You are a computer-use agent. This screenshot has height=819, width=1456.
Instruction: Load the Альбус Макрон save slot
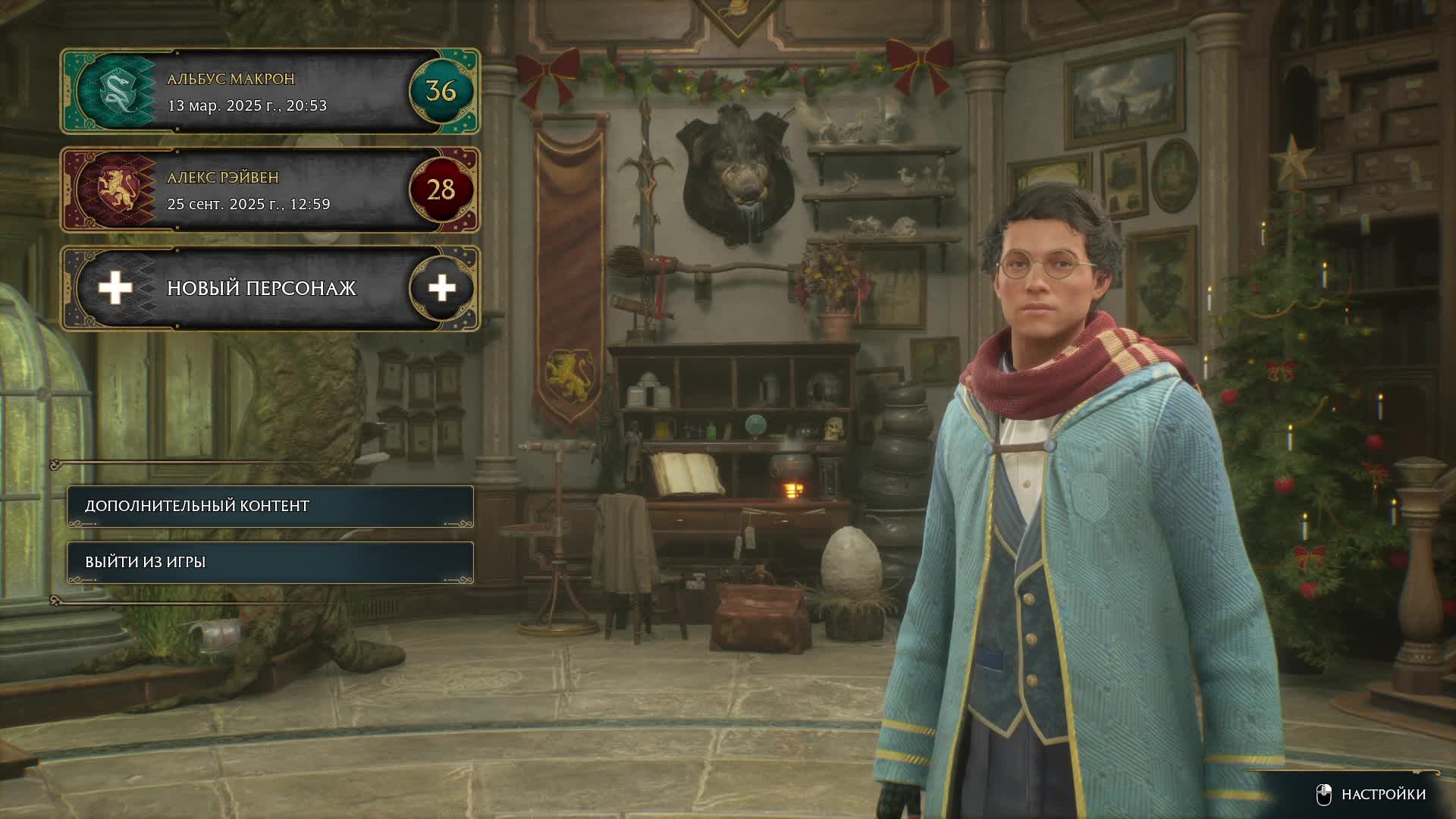click(270, 92)
